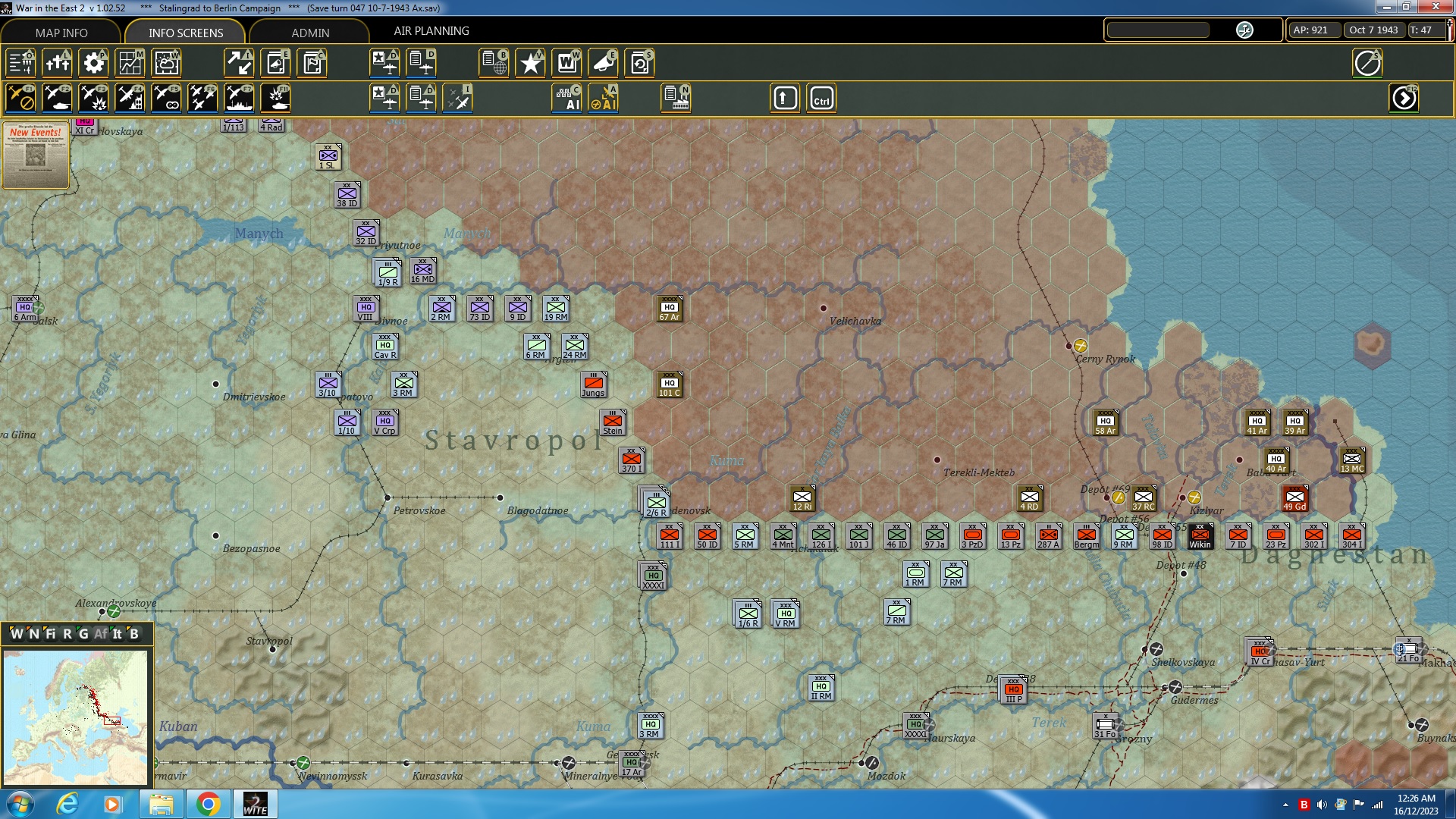
Task: Open the Weather info screen
Action: 166,63
